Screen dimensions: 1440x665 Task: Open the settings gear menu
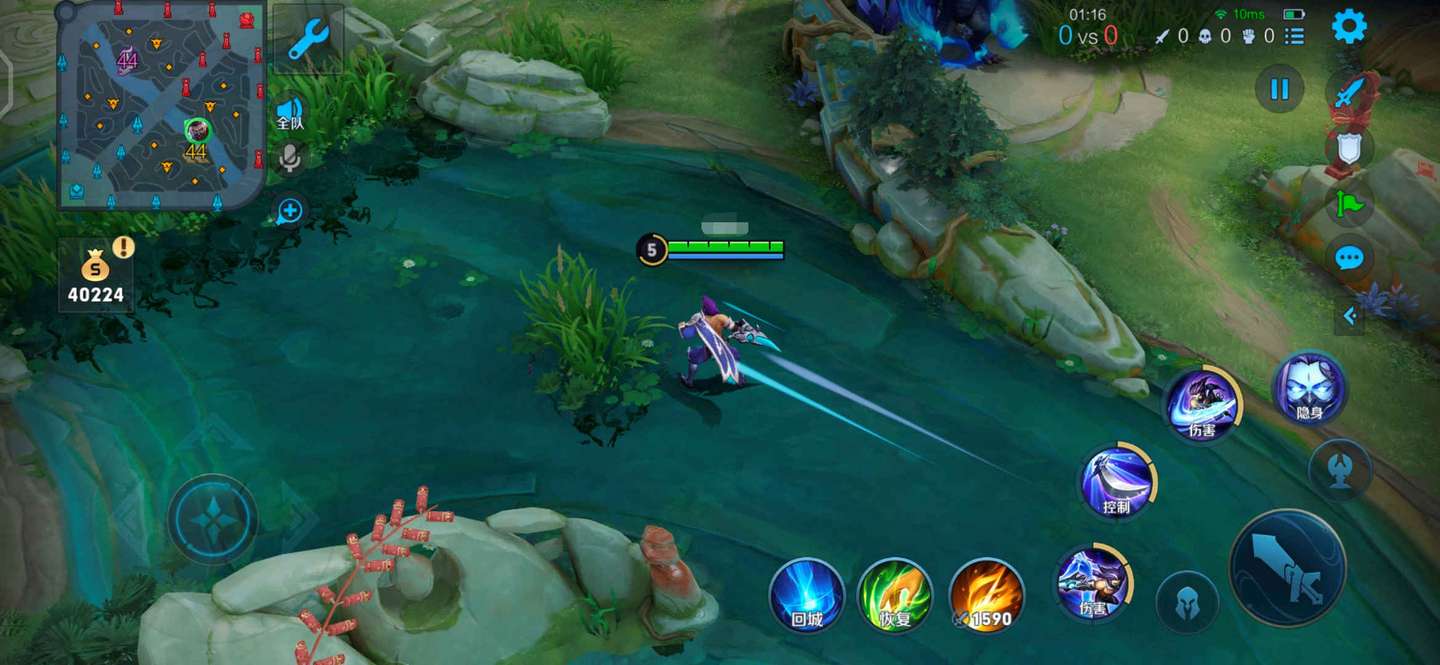1349,27
